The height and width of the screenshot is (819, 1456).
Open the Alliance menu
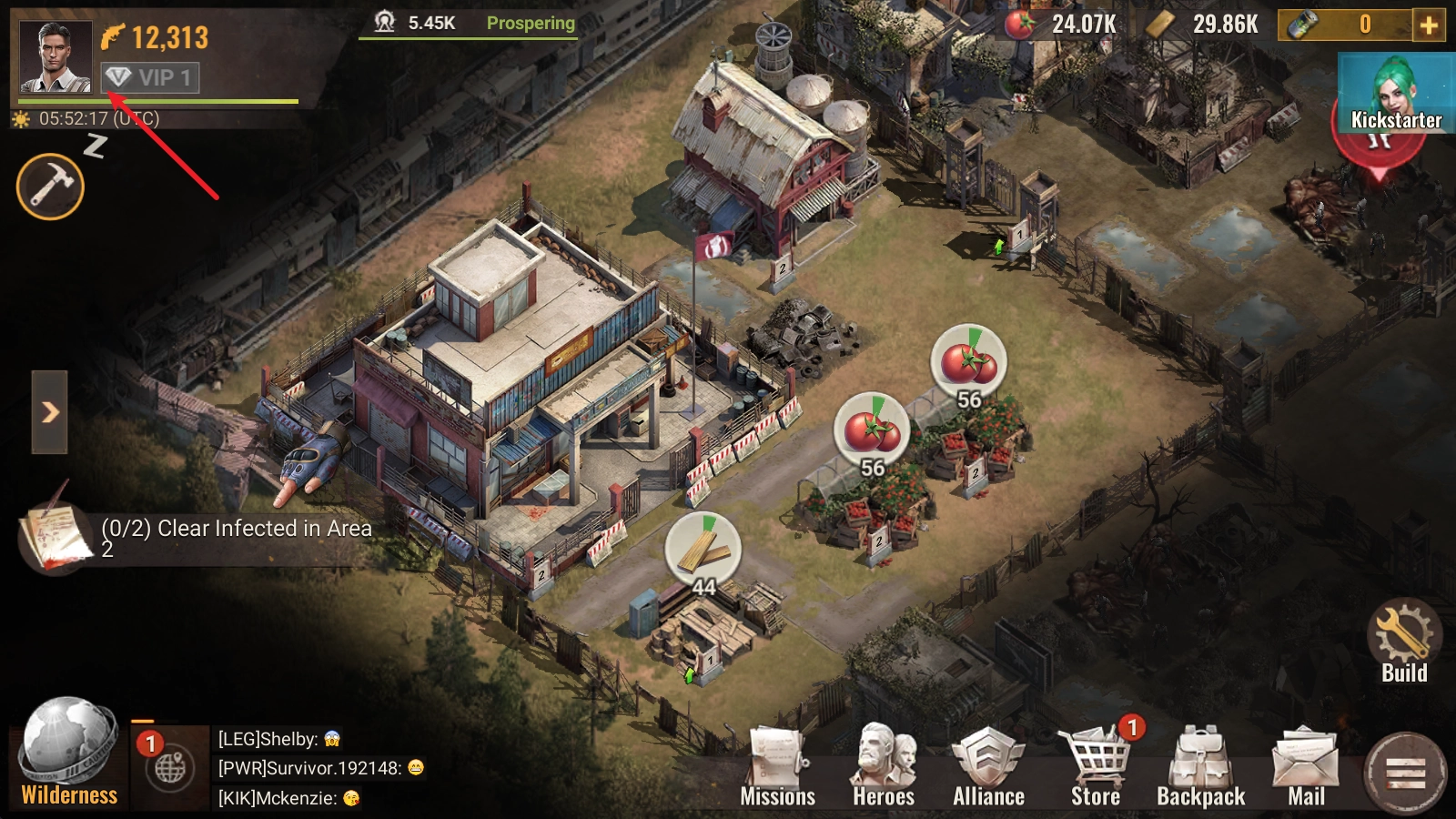(988, 769)
